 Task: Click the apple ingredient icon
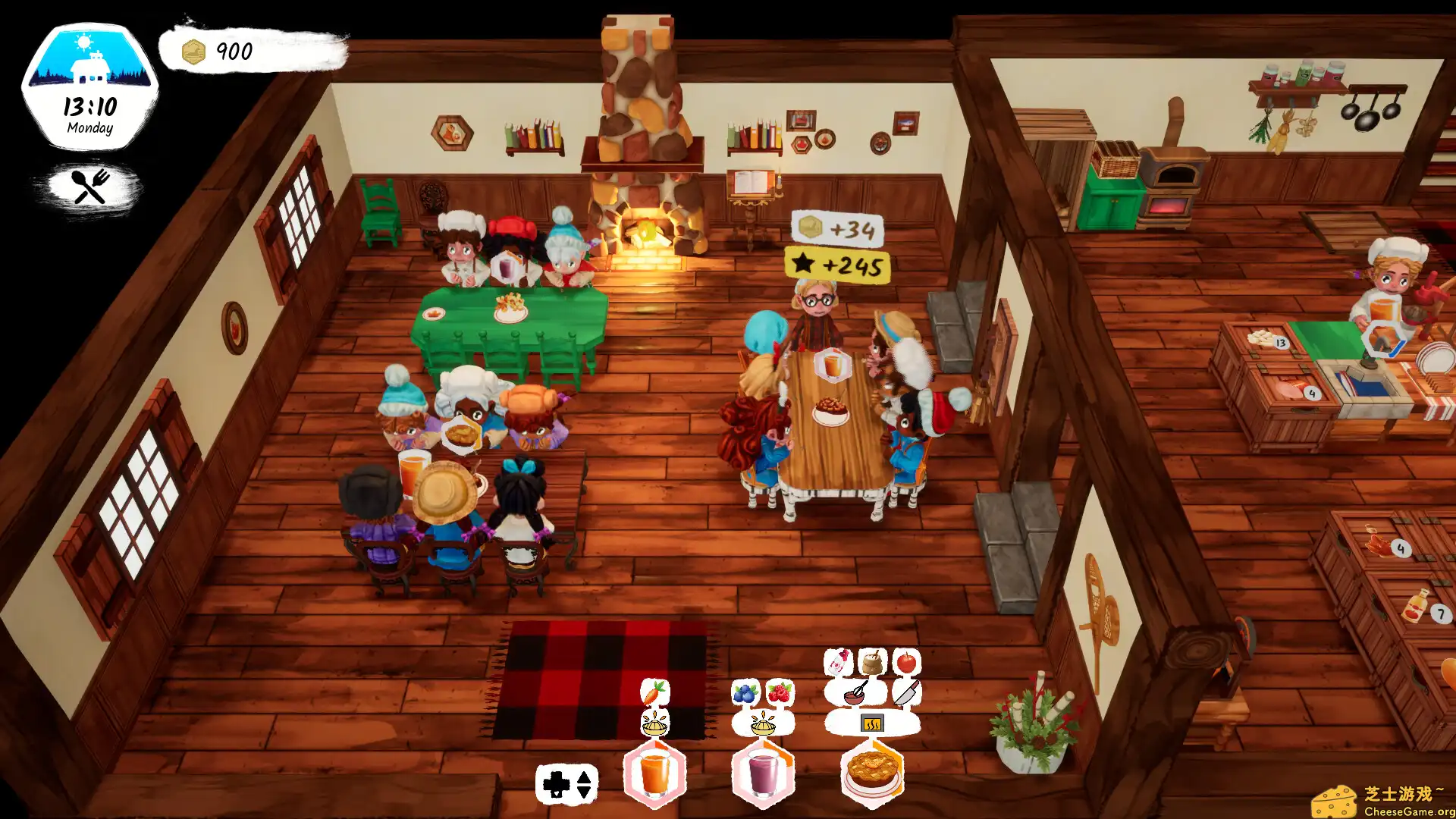pyautogui.click(x=907, y=662)
